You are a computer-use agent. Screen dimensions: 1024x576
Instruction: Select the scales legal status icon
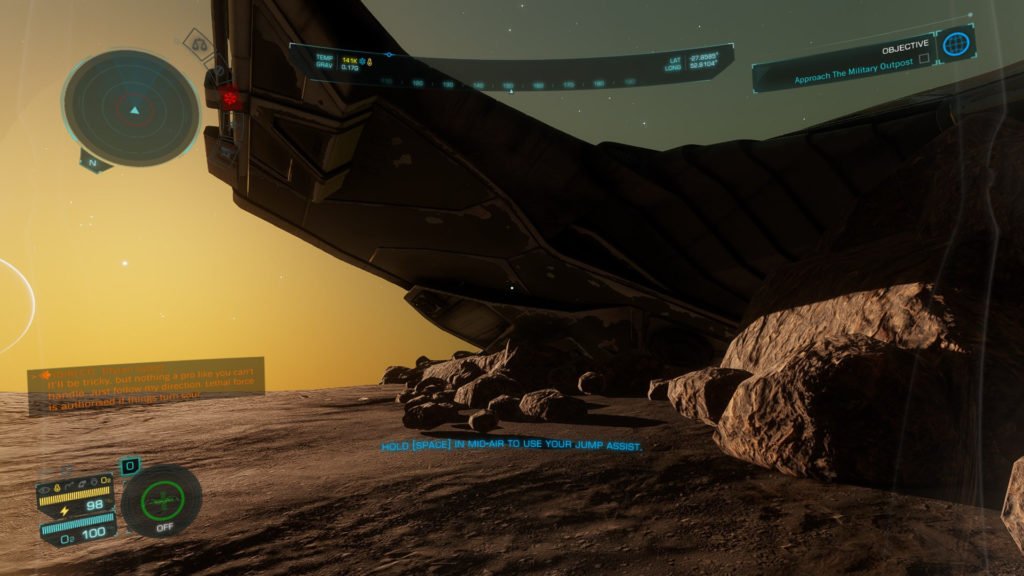tap(199, 44)
